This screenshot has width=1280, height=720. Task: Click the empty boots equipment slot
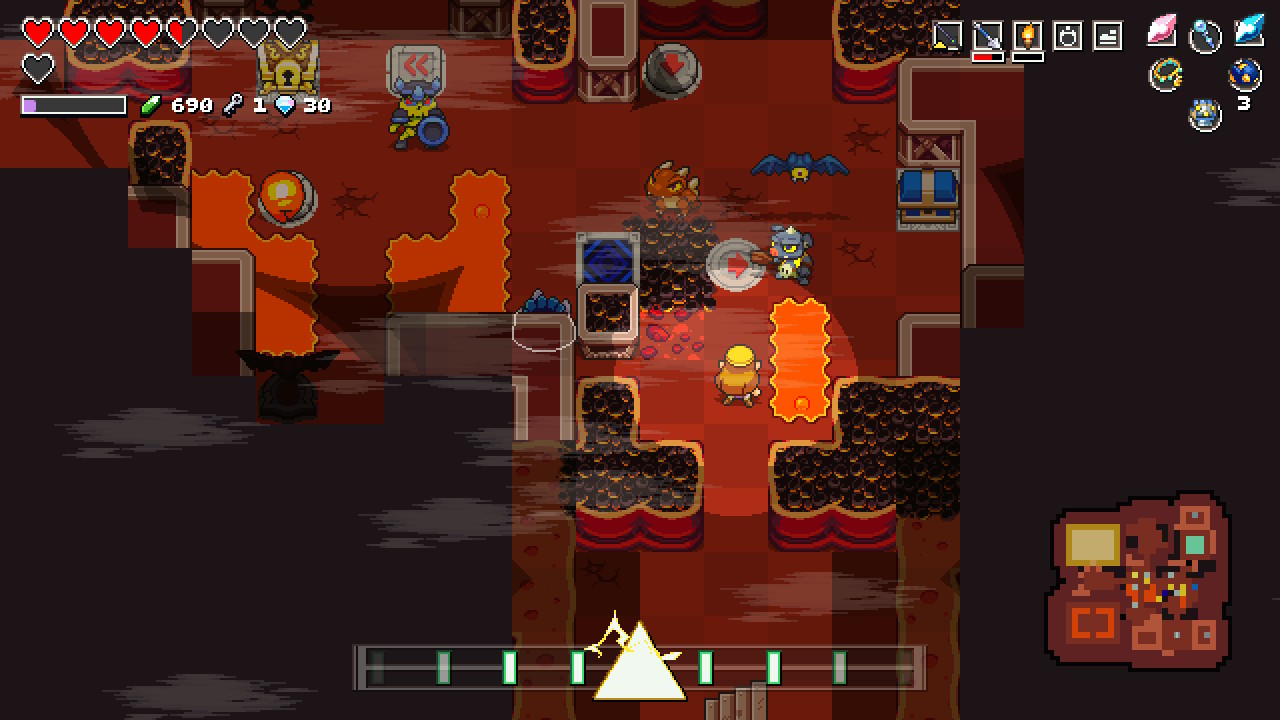click(1108, 37)
